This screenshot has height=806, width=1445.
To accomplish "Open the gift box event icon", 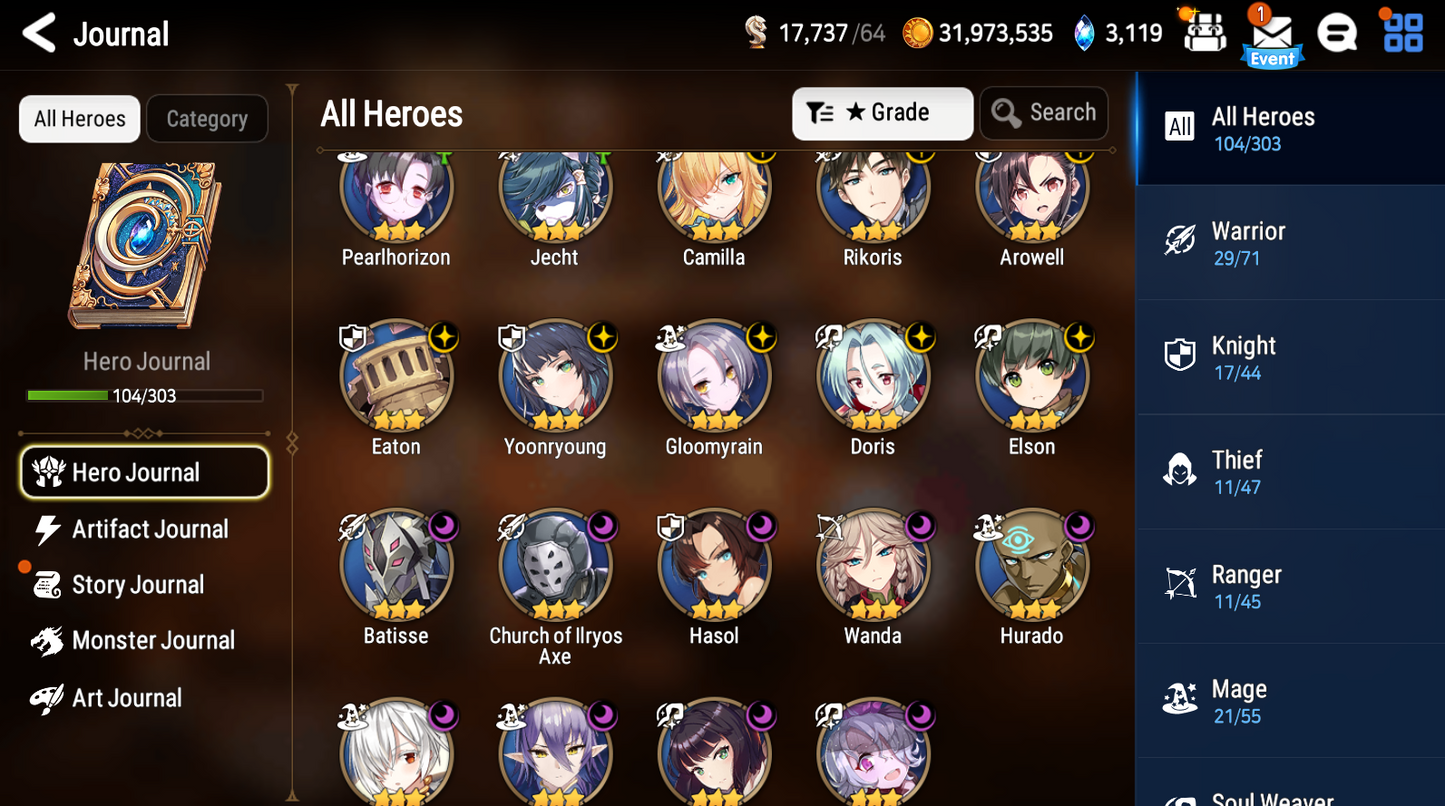I will [1204, 32].
